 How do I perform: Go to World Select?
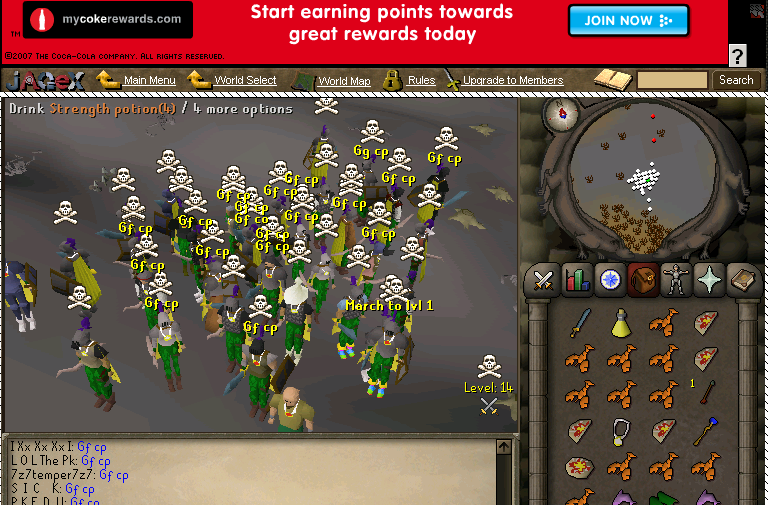pos(245,80)
